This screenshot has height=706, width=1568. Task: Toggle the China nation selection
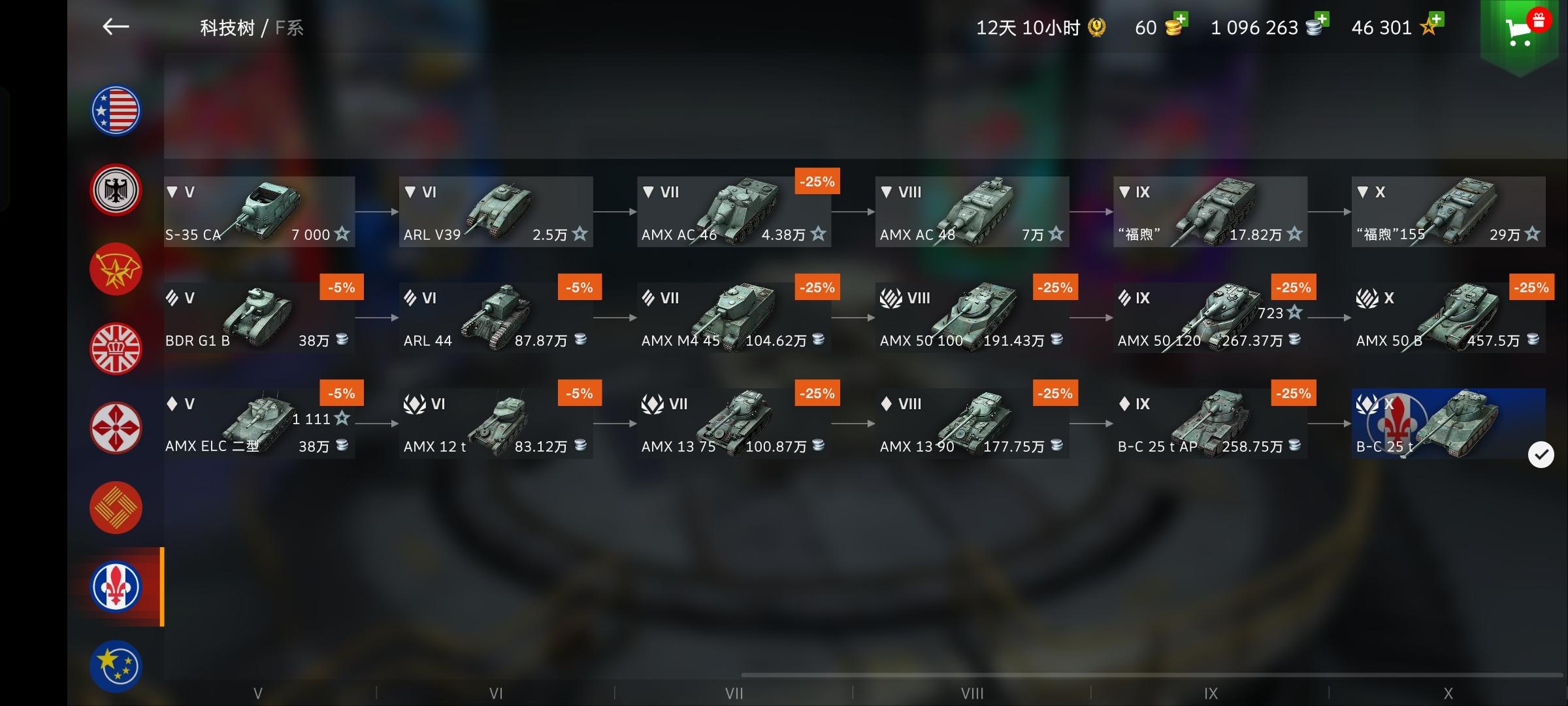(115, 507)
